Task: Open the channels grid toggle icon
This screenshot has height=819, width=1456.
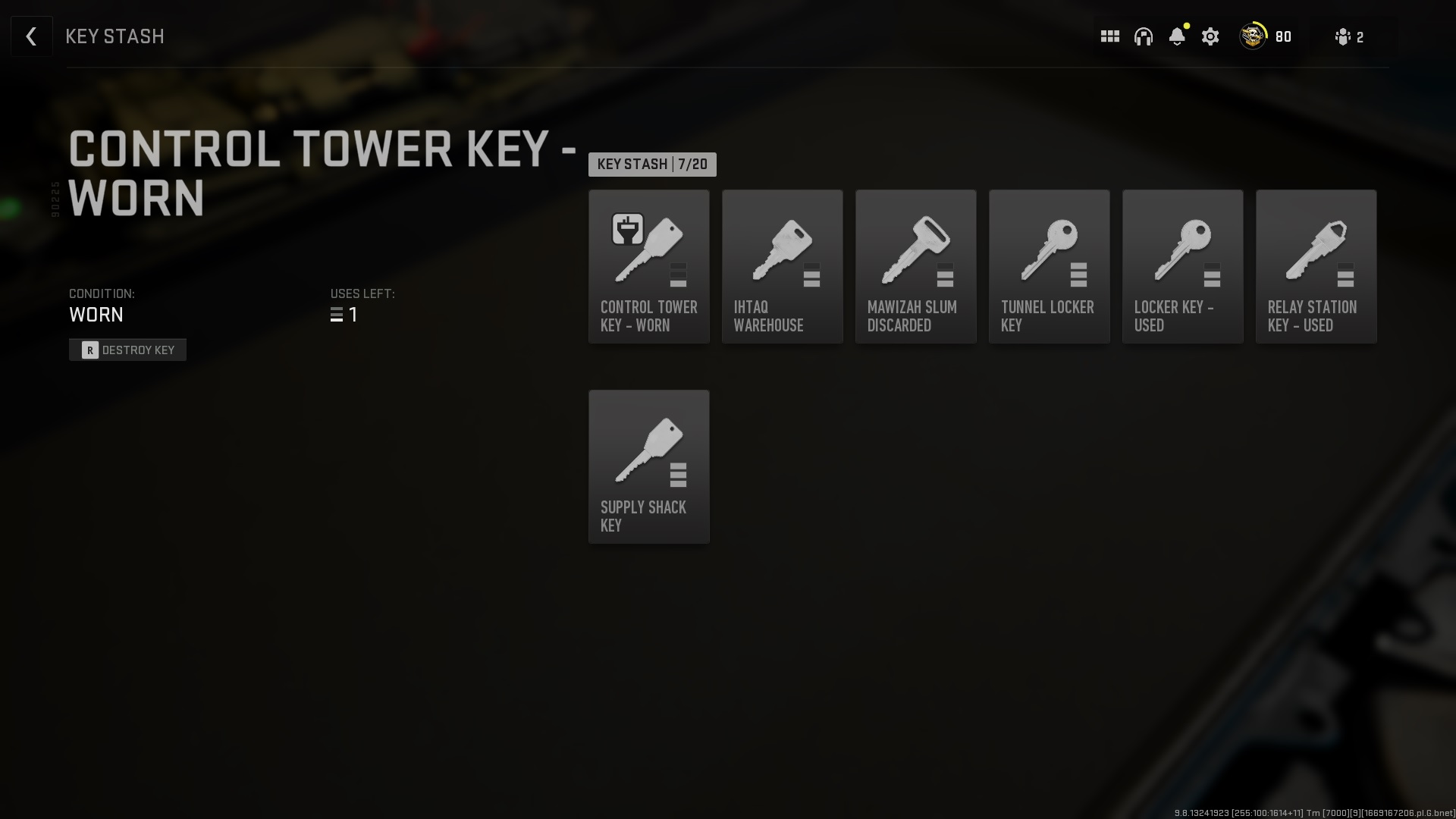Action: pos(1109,36)
